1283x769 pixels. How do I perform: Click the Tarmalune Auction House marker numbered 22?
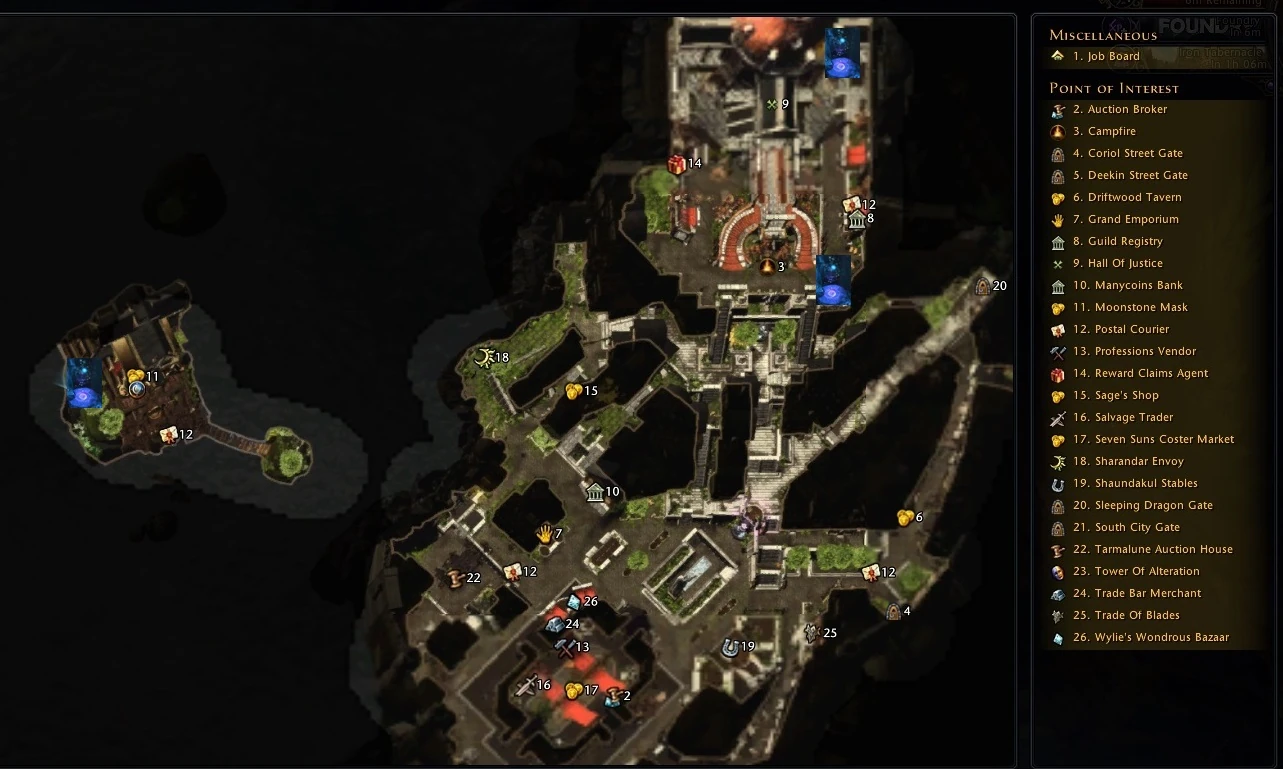458,577
